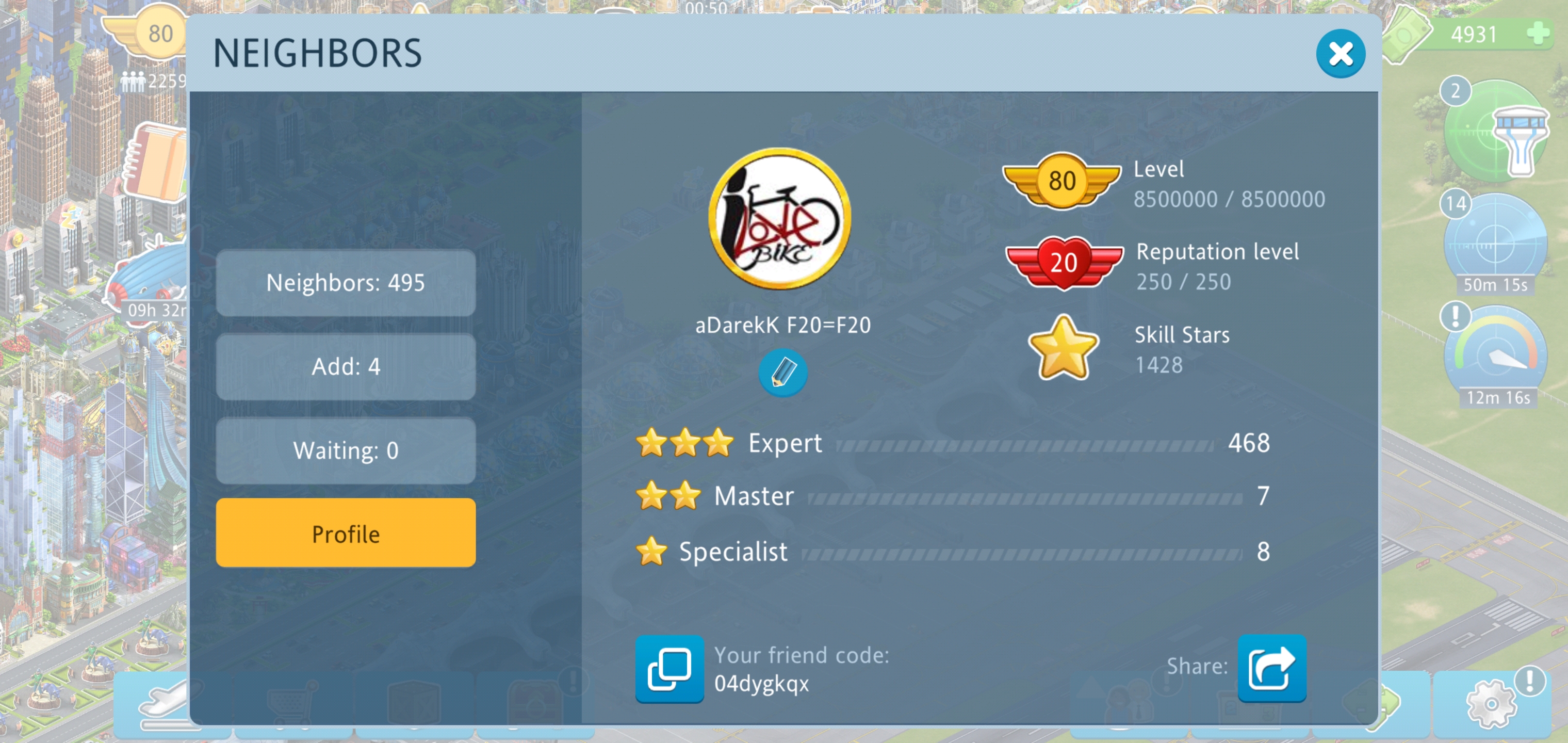Screen dimensions: 1568x743
Task: Show the Waiting: 0 tab
Action: [x=345, y=450]
